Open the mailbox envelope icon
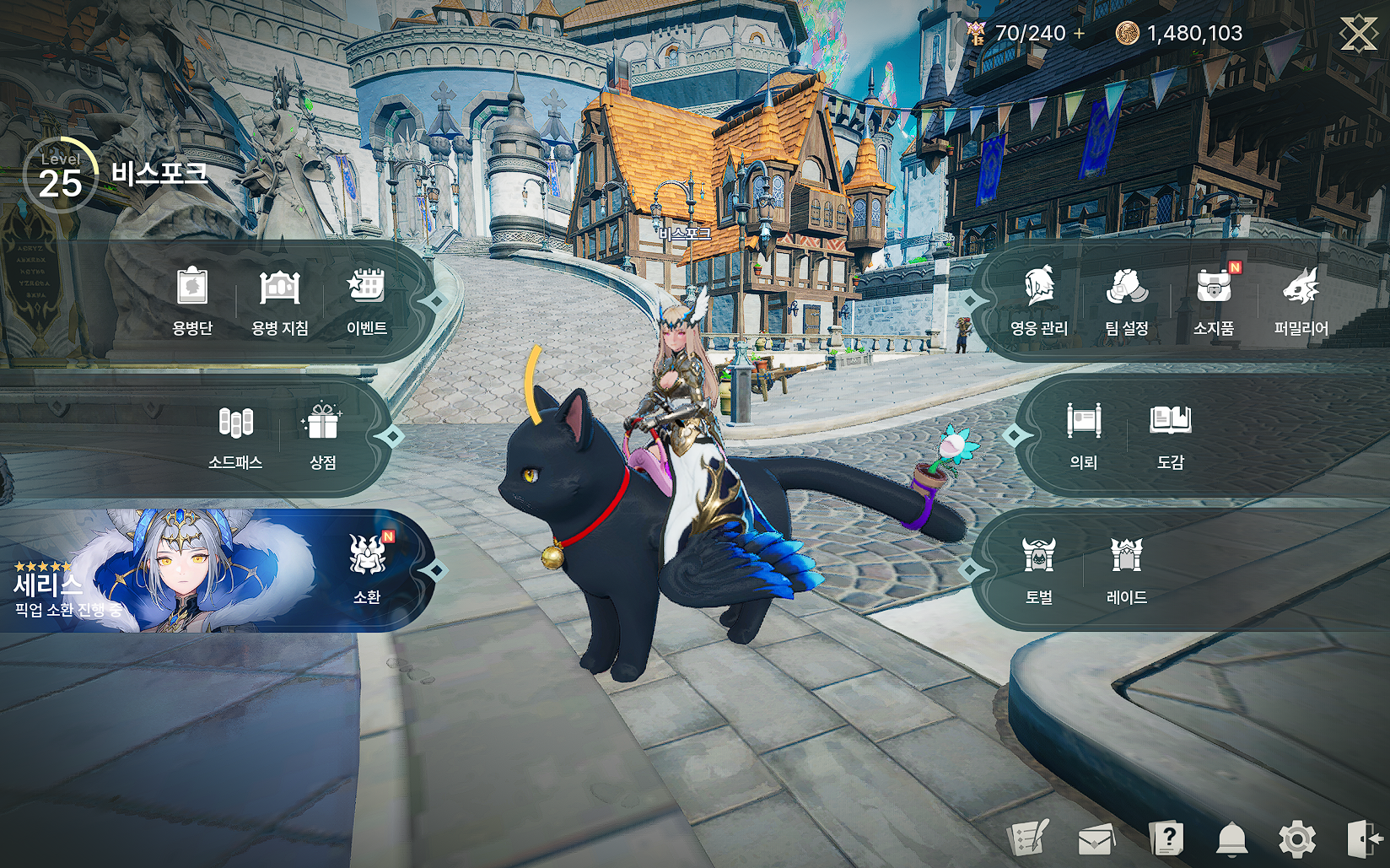1390x868 pixels. point(1096,839)
